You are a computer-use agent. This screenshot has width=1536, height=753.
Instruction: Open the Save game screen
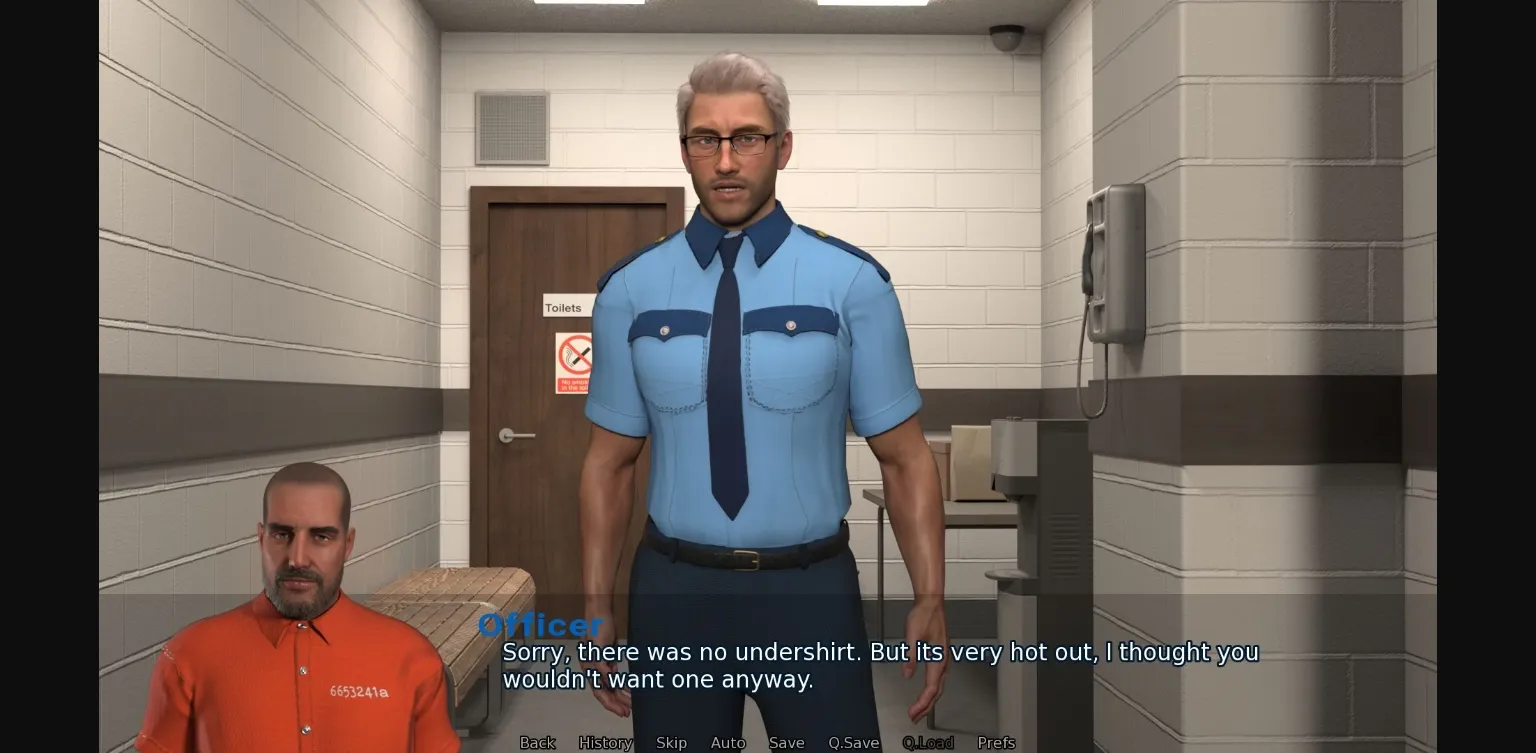[787, 743]
